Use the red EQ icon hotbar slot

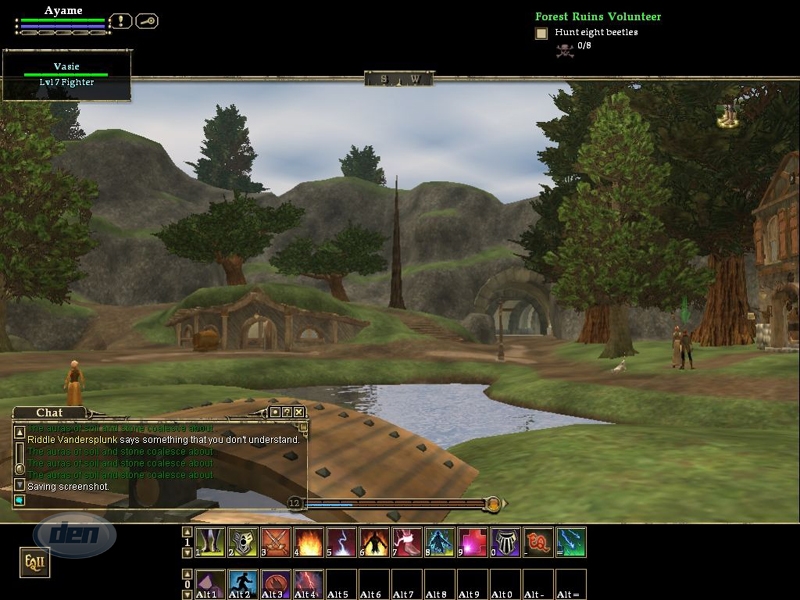538,542
